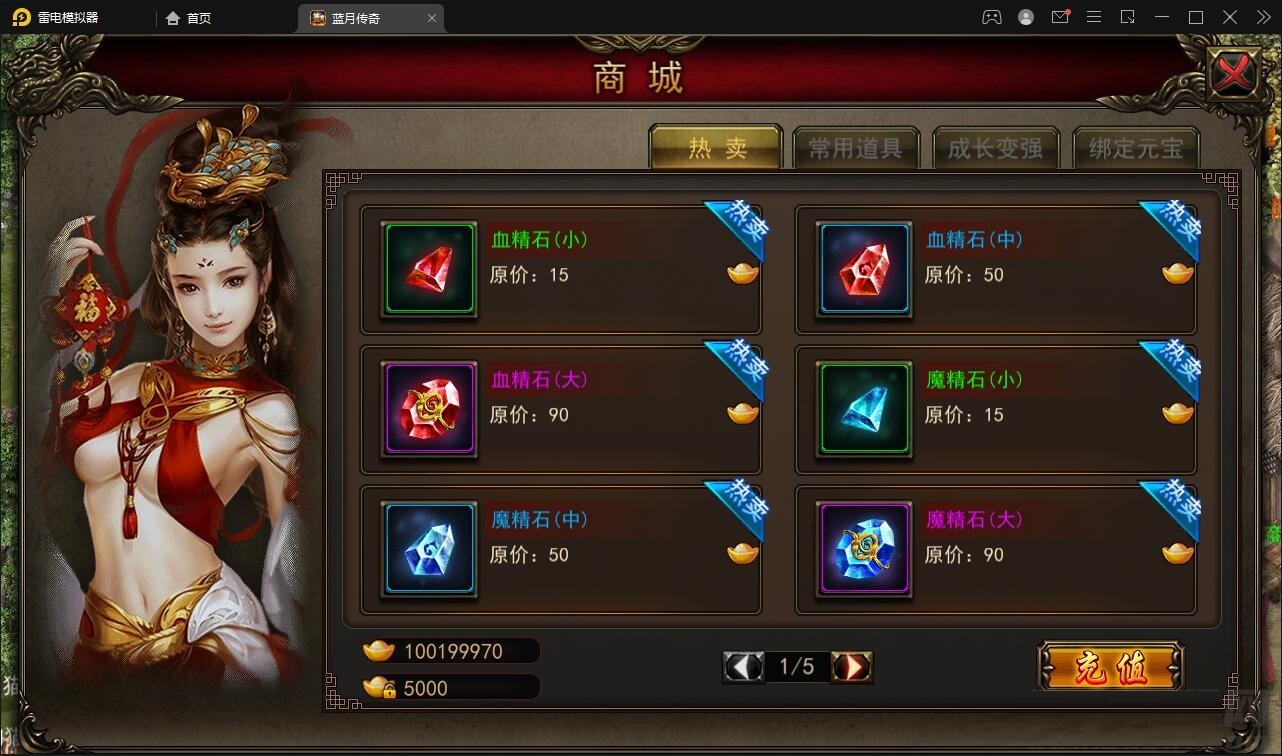Open the gamepad controller icon in the titlebar
The width and height of the screenshot is (1282, 756).
991,16
